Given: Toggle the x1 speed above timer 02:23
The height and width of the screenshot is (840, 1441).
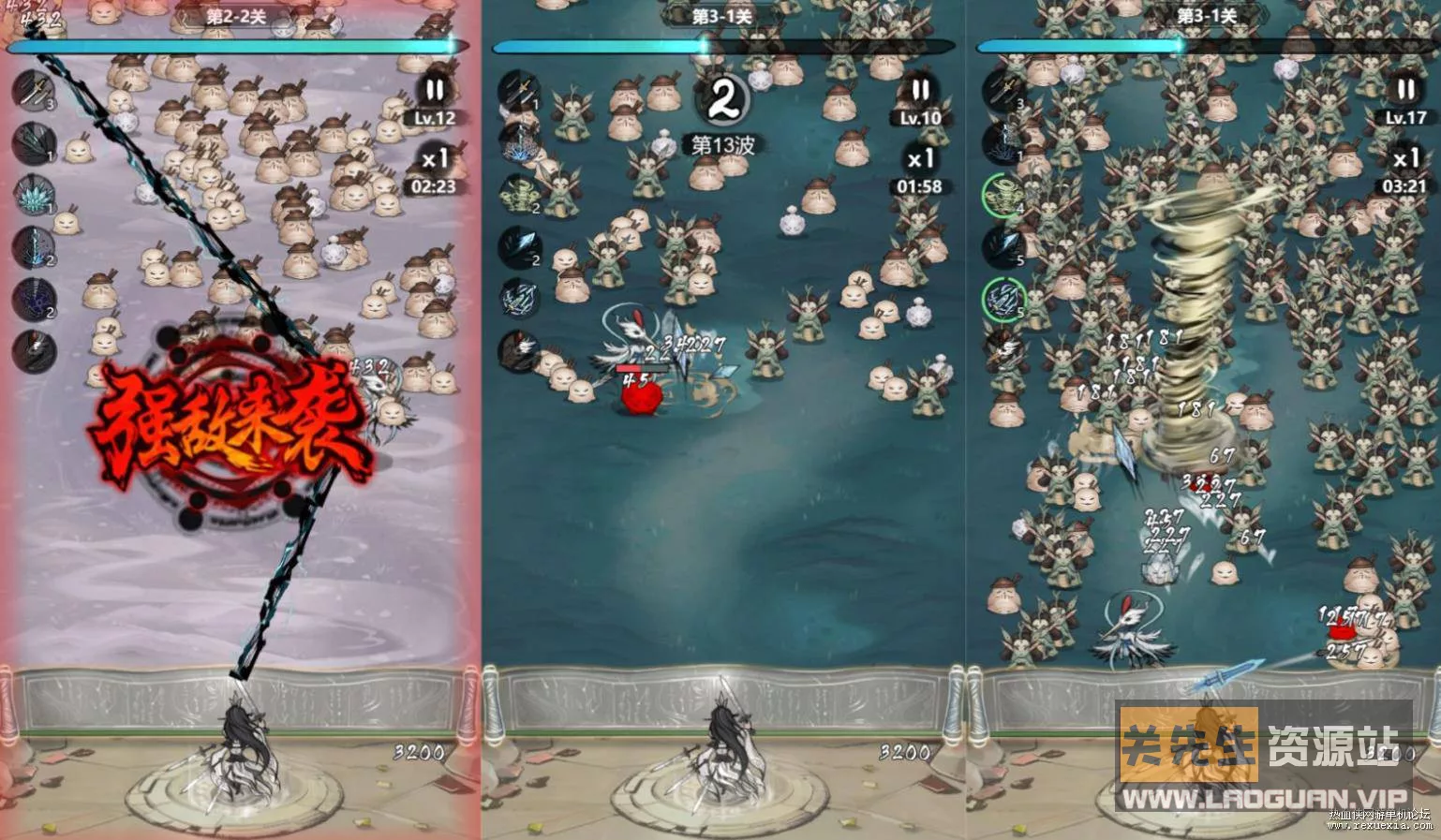Looking at the screenshot, I should [434, 159].
